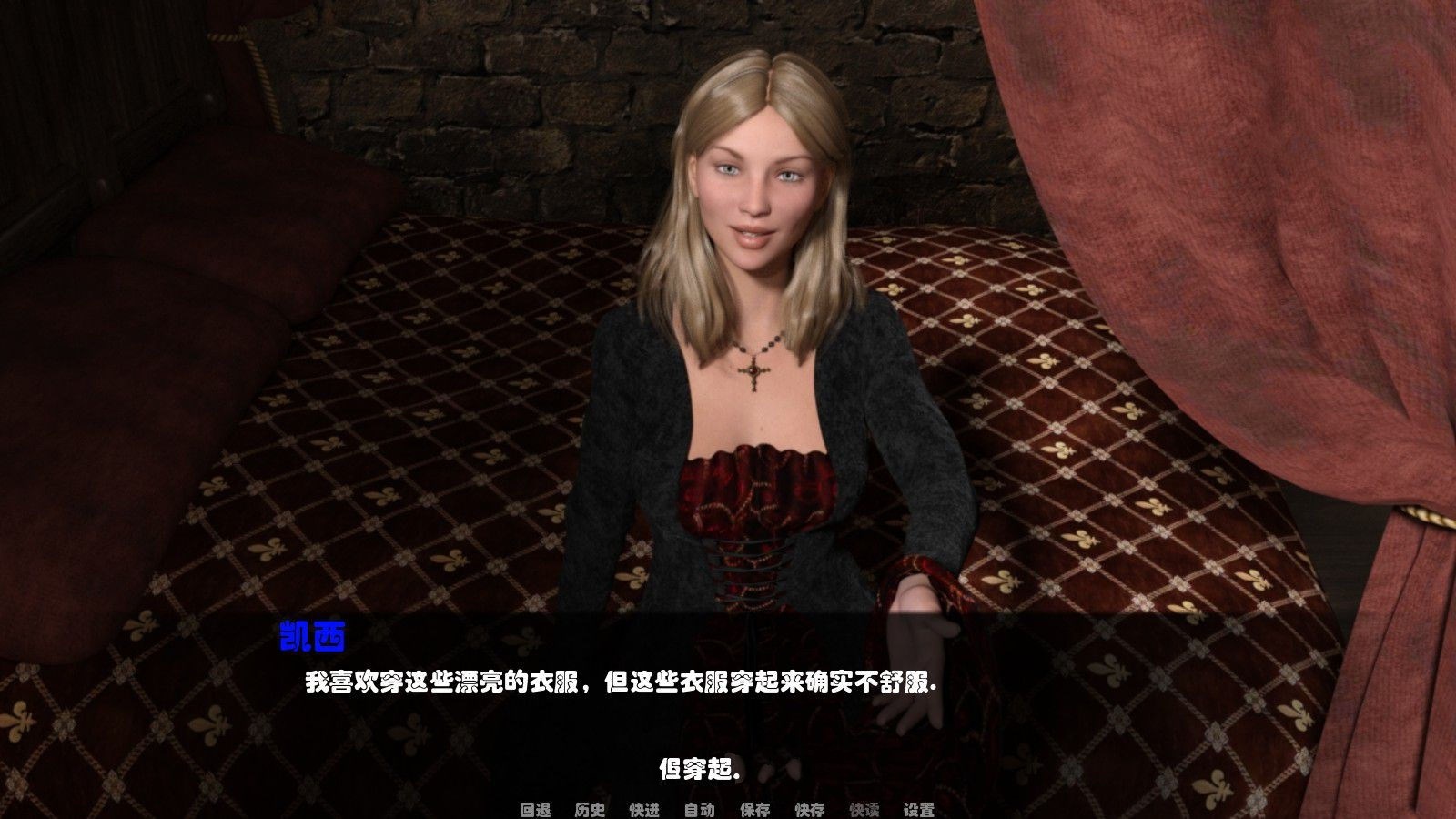
Task: Open the save screen from quick menu
Action: (x=754, y=808)
